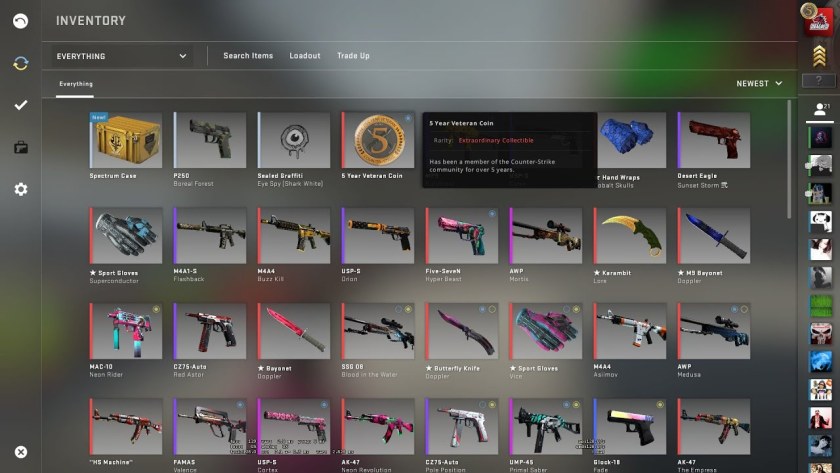The image size is (840, 473).
Task: Choose the M4A1-S Flashback skin
Action: coord(210,235)
